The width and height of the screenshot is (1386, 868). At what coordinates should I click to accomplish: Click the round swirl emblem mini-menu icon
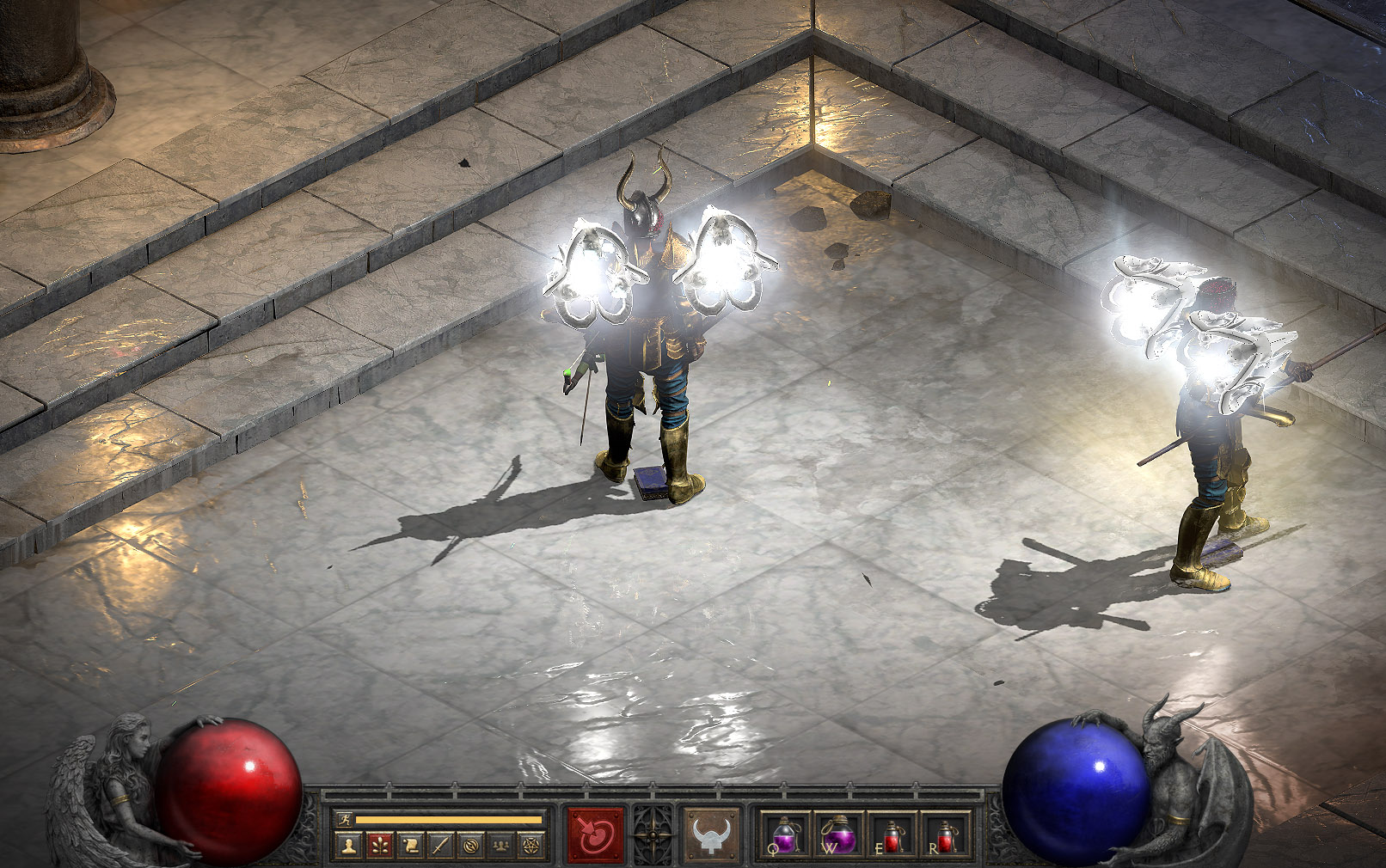(470, 847)
